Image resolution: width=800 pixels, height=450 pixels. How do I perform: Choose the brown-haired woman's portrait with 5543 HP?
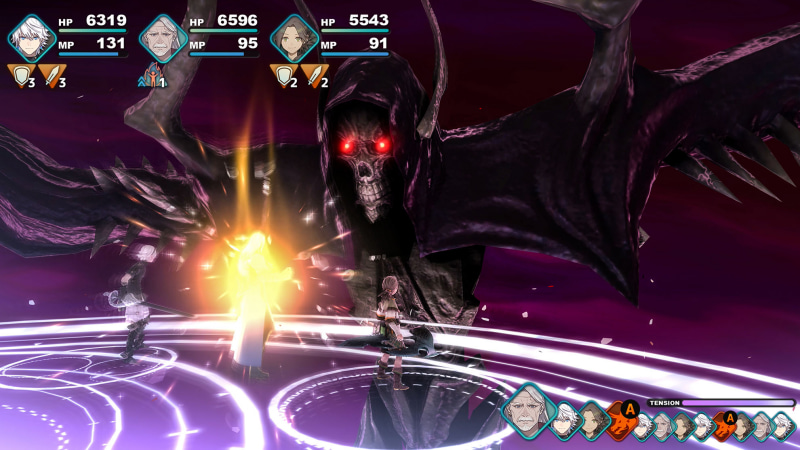tap(294, 38)
